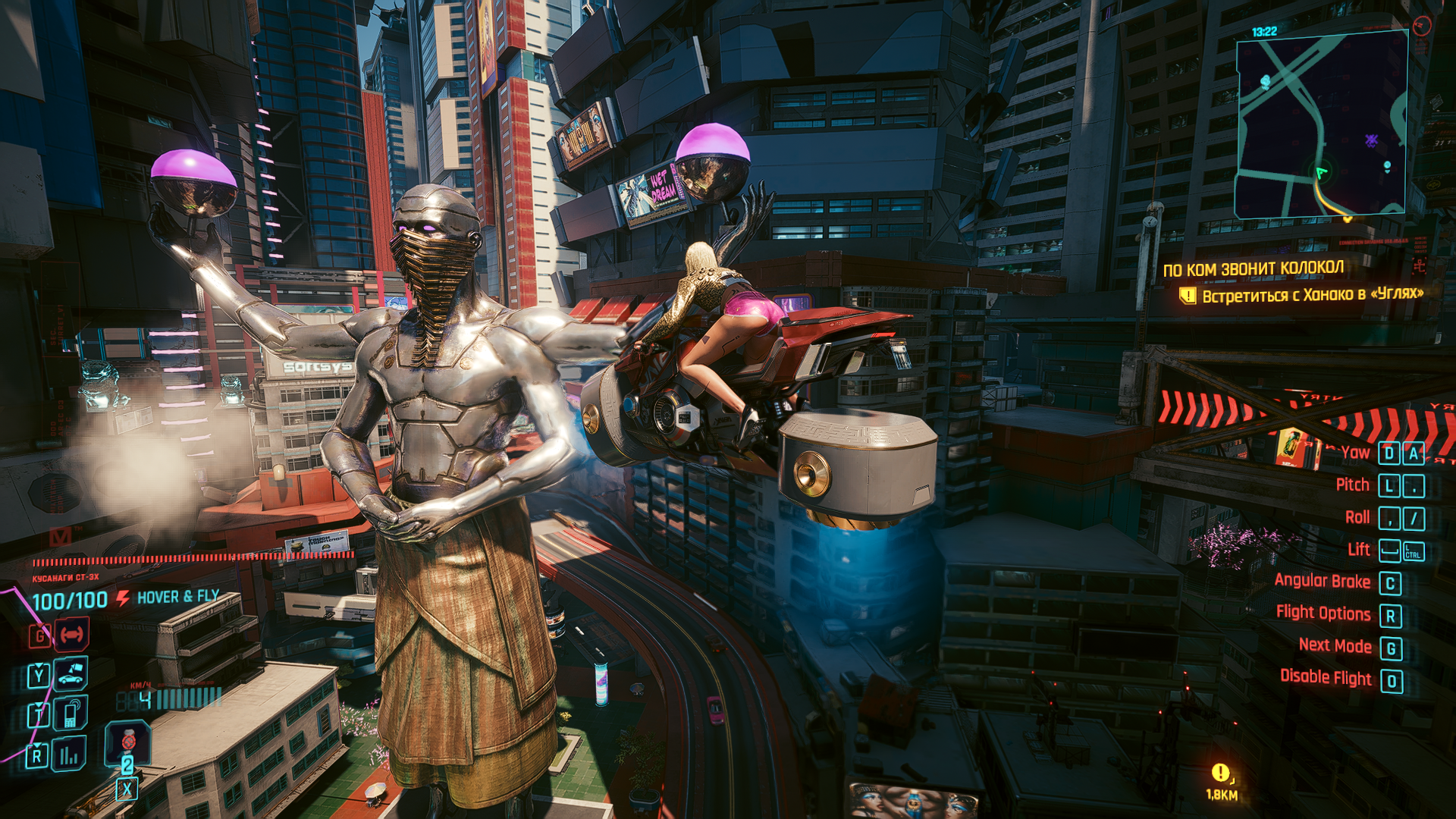Activate the red flight mode icon
Screen dimensions: 1456x819
point(72,634)
